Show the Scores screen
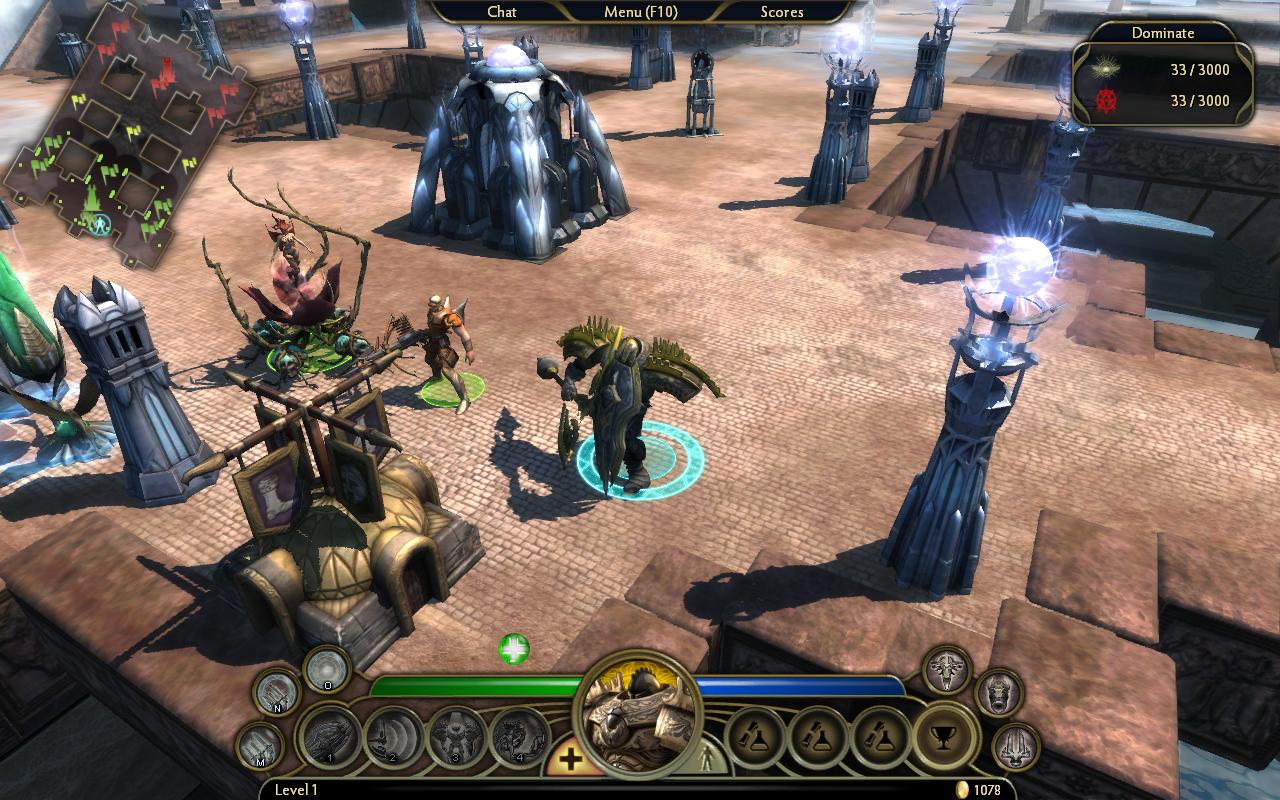 click(x=782, y=12)
